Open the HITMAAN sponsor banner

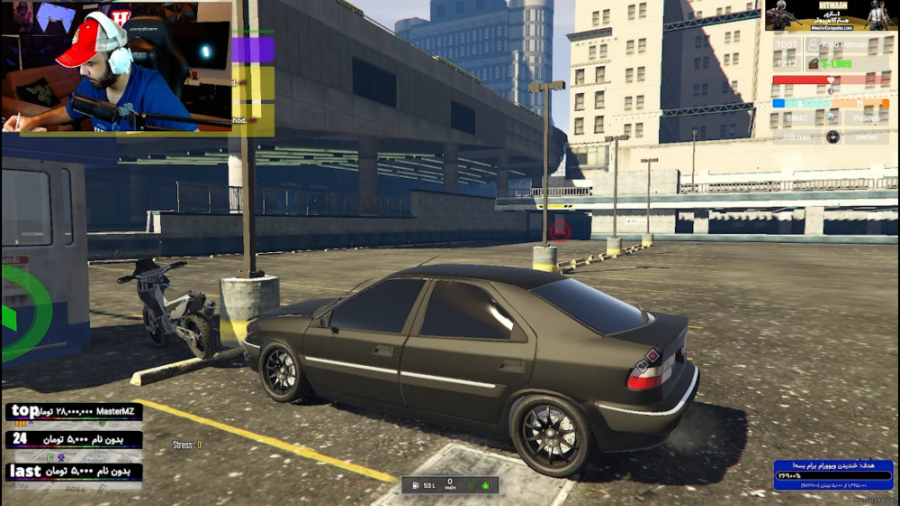(x=830, y=15)
